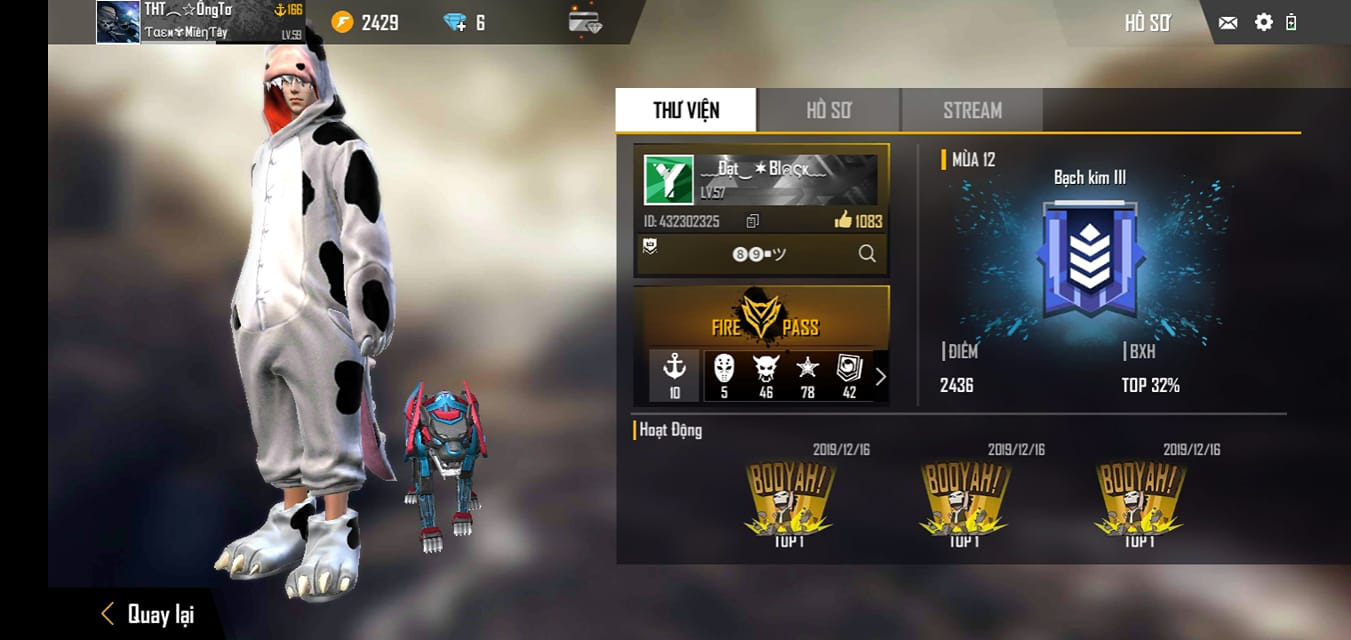Viewport: 1351px width, 640px height.
Task: Select the Stream tab
Action: [972, 110]
